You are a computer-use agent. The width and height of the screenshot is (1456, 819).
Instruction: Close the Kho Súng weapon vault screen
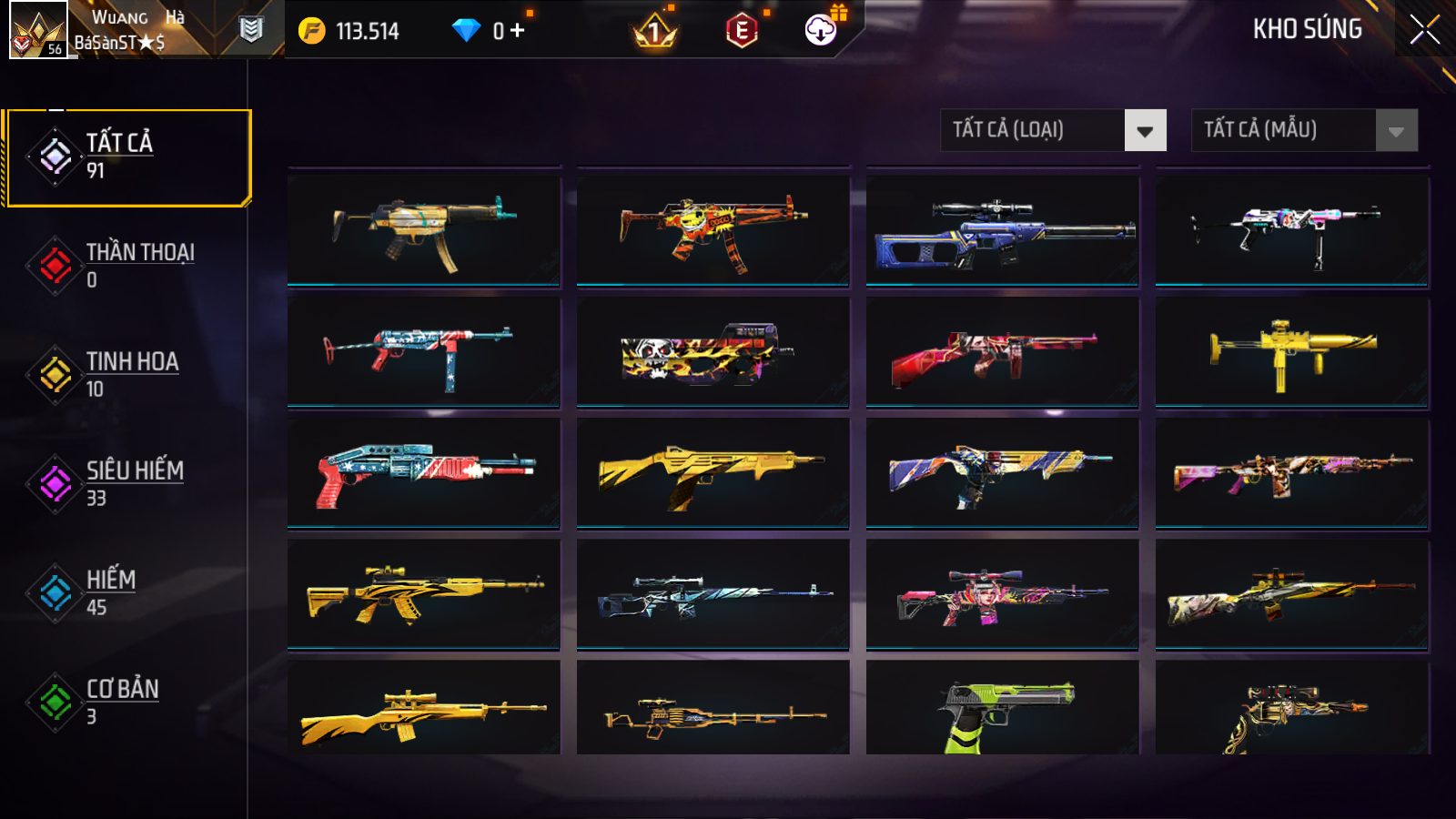click(1424, 29)
